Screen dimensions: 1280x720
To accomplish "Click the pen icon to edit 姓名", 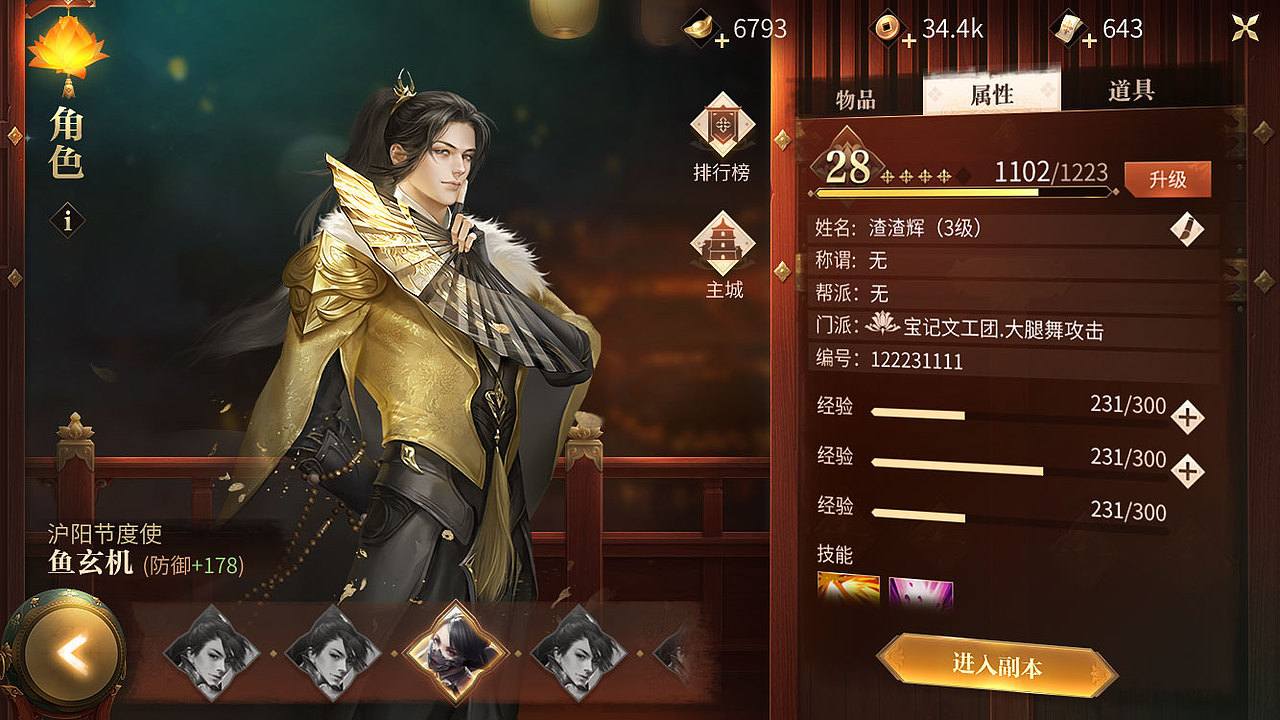I will (x=1189, y=228).
